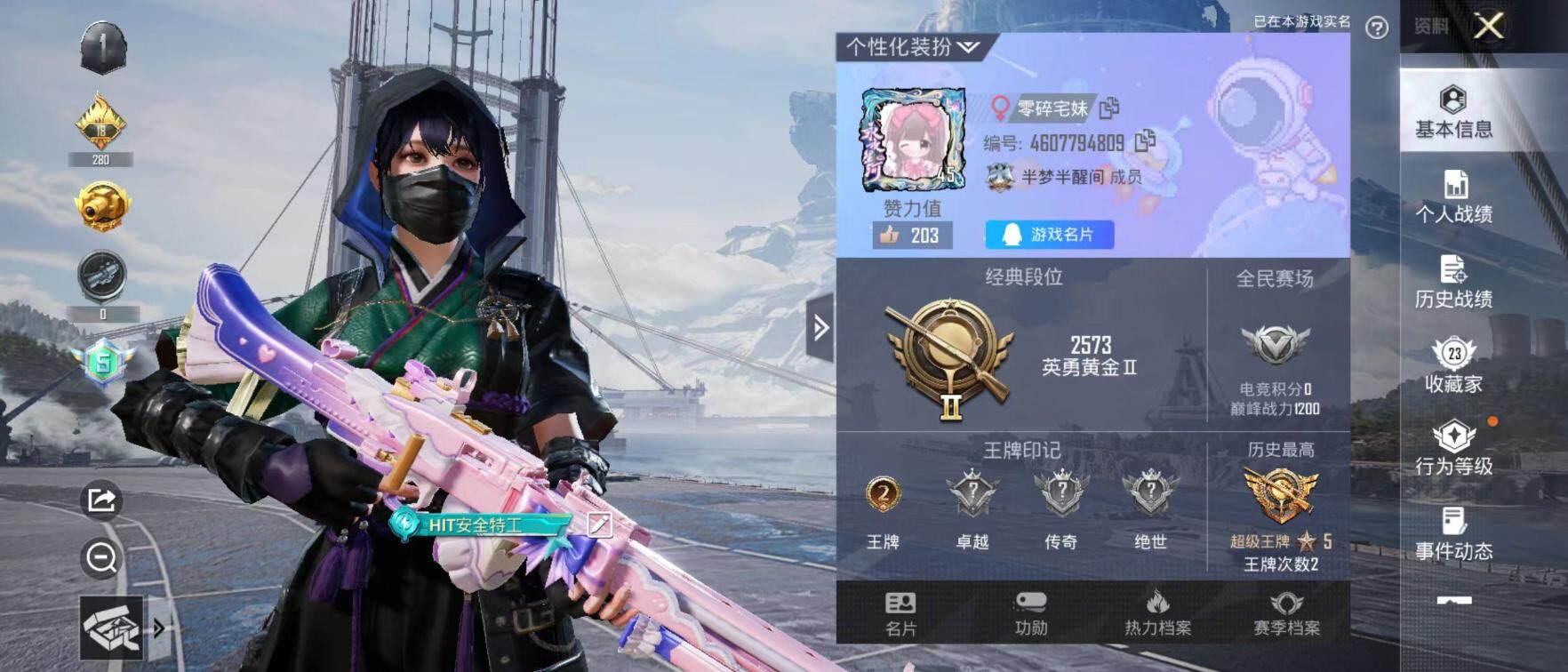Close the profile screen with the X
This screenshot has height=672, width=1568.
(x=1489, y=27)
